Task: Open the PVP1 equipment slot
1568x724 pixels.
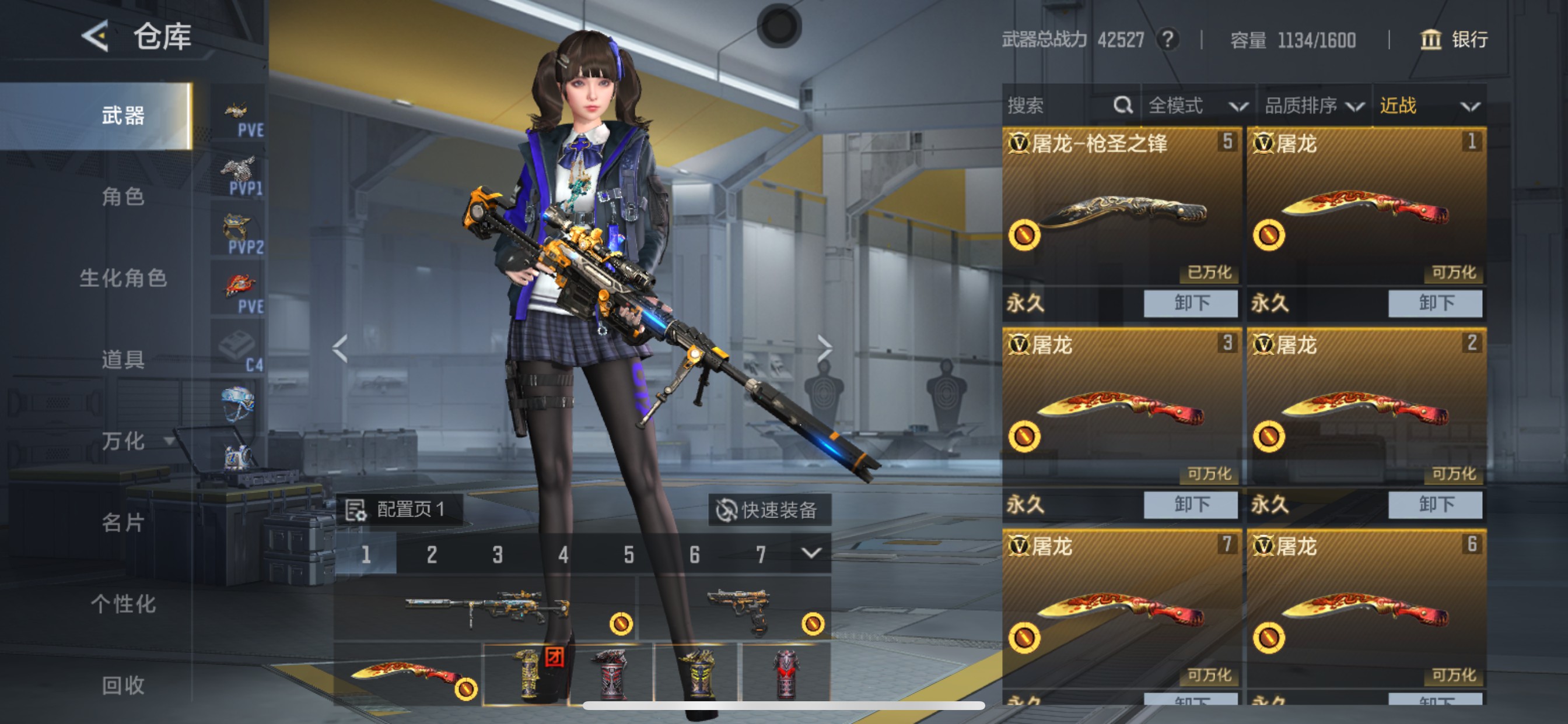Action: point(239,168)
